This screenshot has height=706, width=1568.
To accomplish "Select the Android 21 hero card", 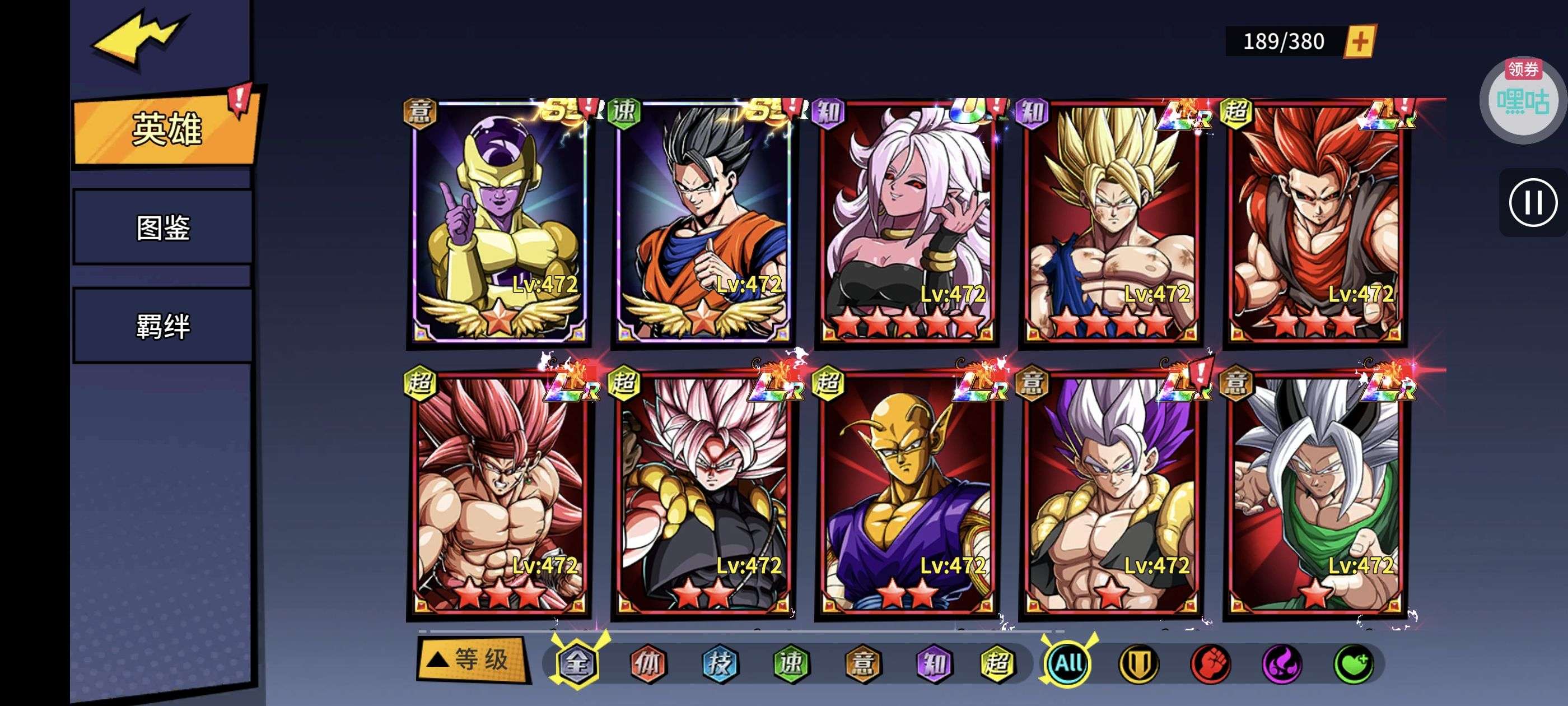I will click(907, 222).
